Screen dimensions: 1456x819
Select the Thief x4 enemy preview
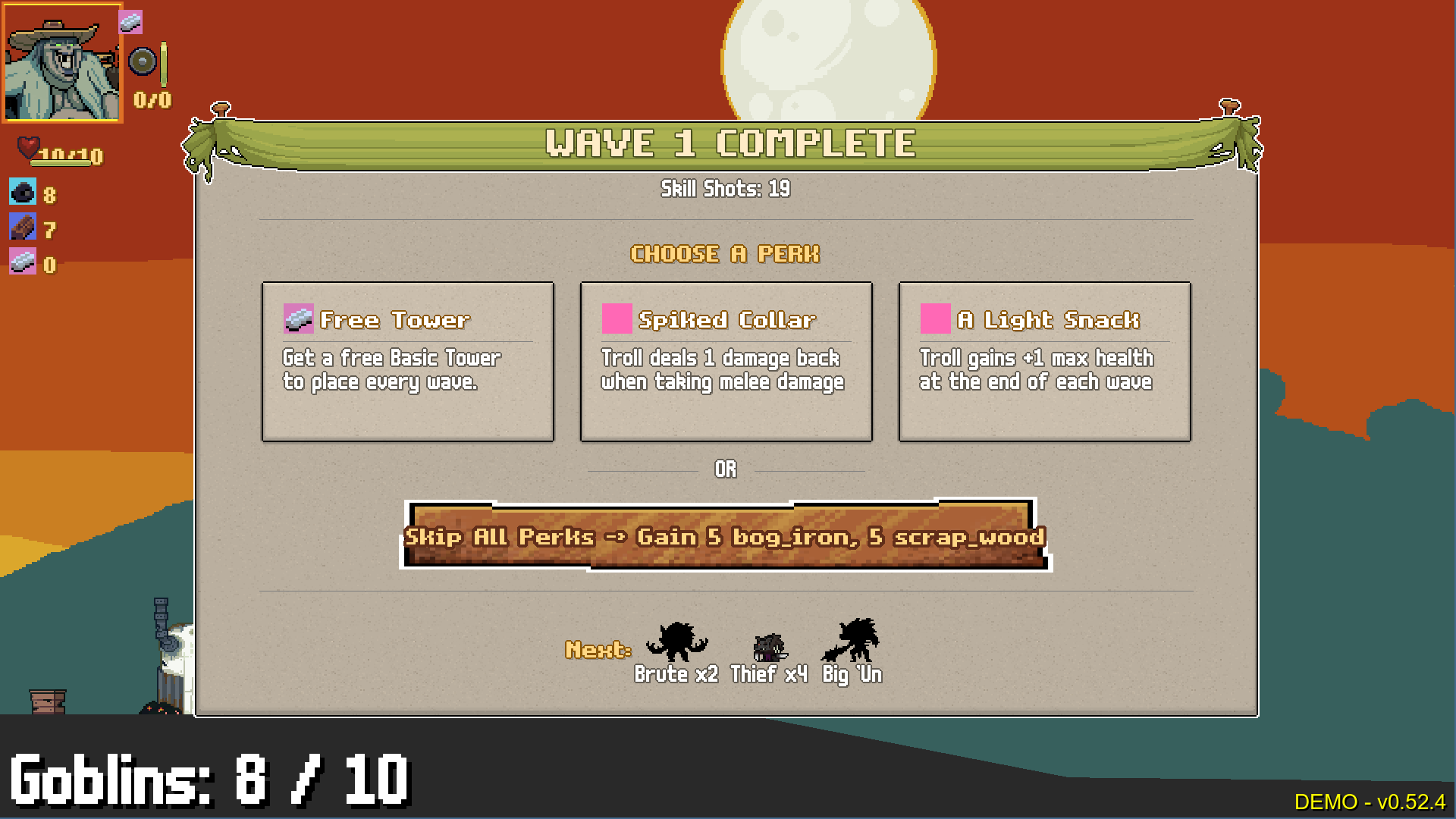click(x=767, y=648)
